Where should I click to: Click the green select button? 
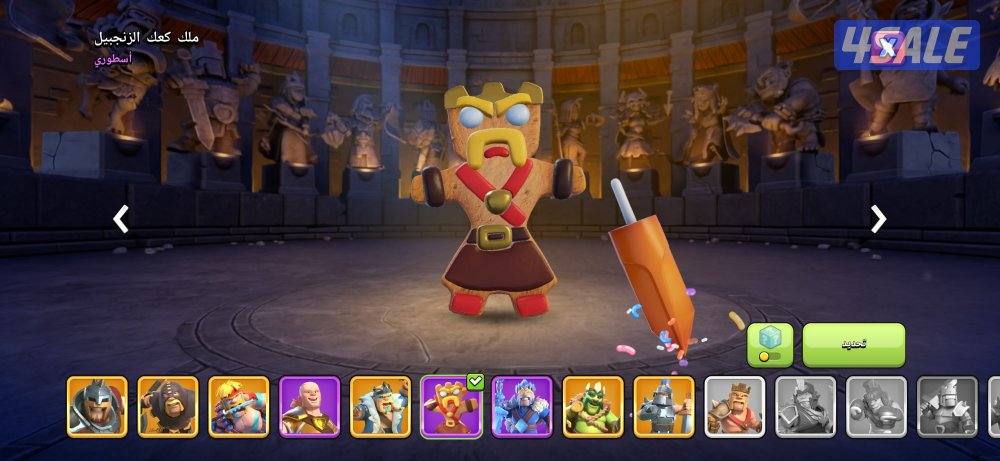(853, 345)
